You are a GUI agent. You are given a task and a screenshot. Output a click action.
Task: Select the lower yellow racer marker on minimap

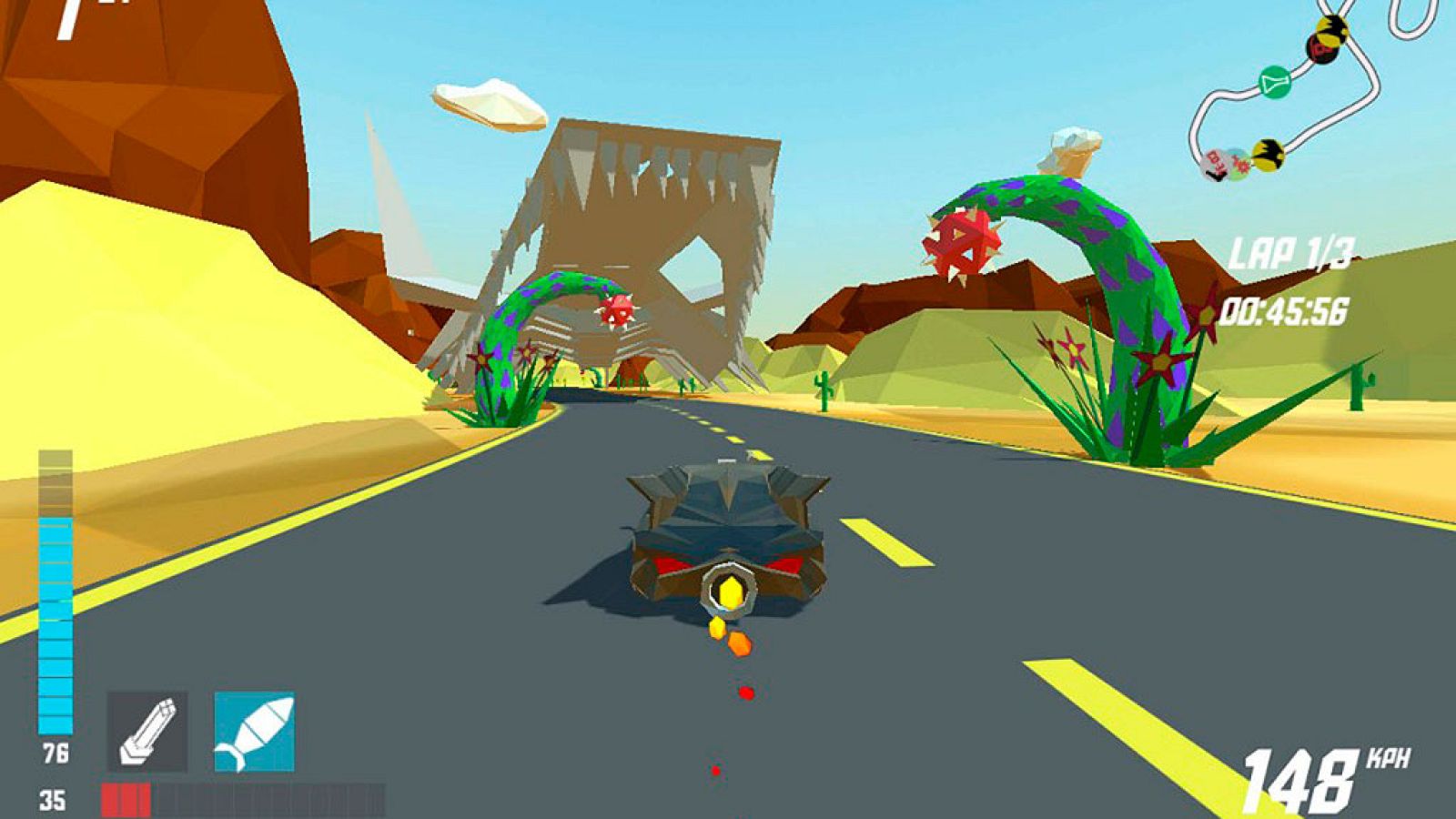click(1269, 156)
